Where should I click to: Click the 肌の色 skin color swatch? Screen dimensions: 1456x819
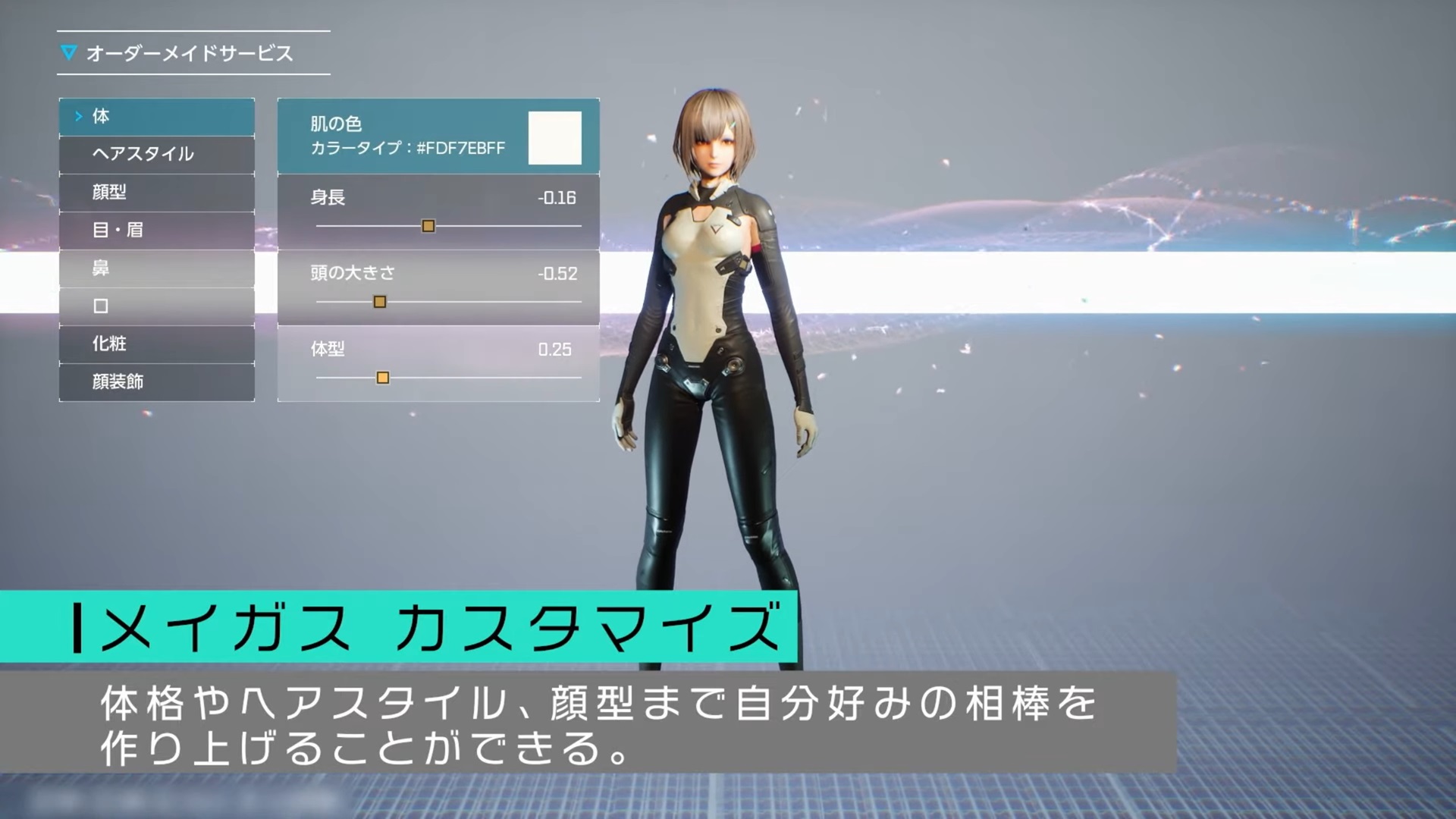[x=556, y=137]
